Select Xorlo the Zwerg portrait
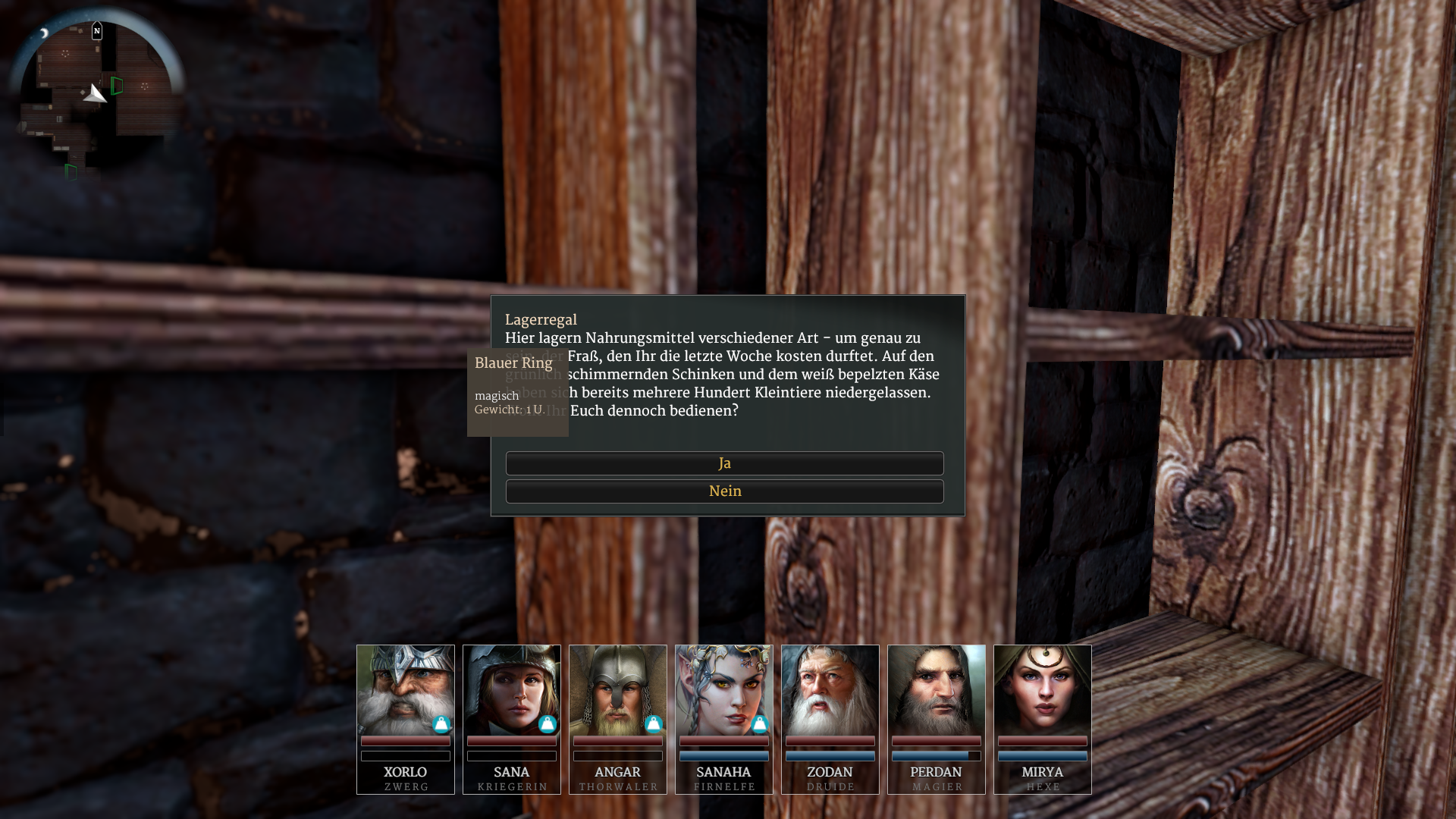 coord(406,690)
